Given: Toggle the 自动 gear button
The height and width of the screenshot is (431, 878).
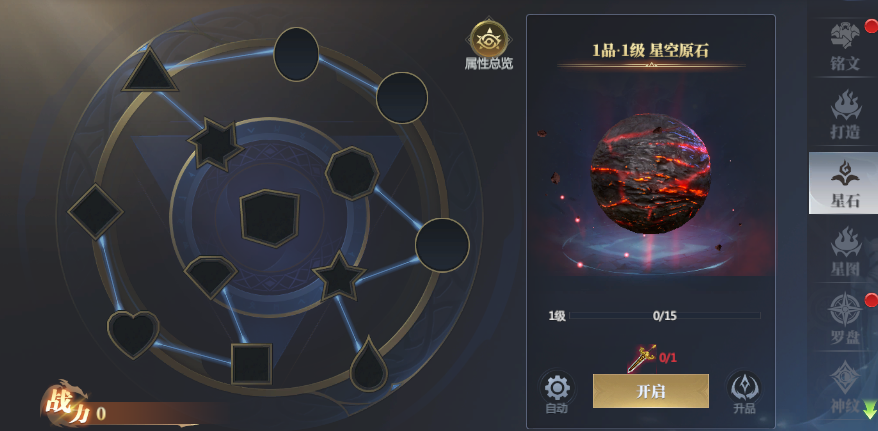Looking at the screenshot, I should click(557, 390).
